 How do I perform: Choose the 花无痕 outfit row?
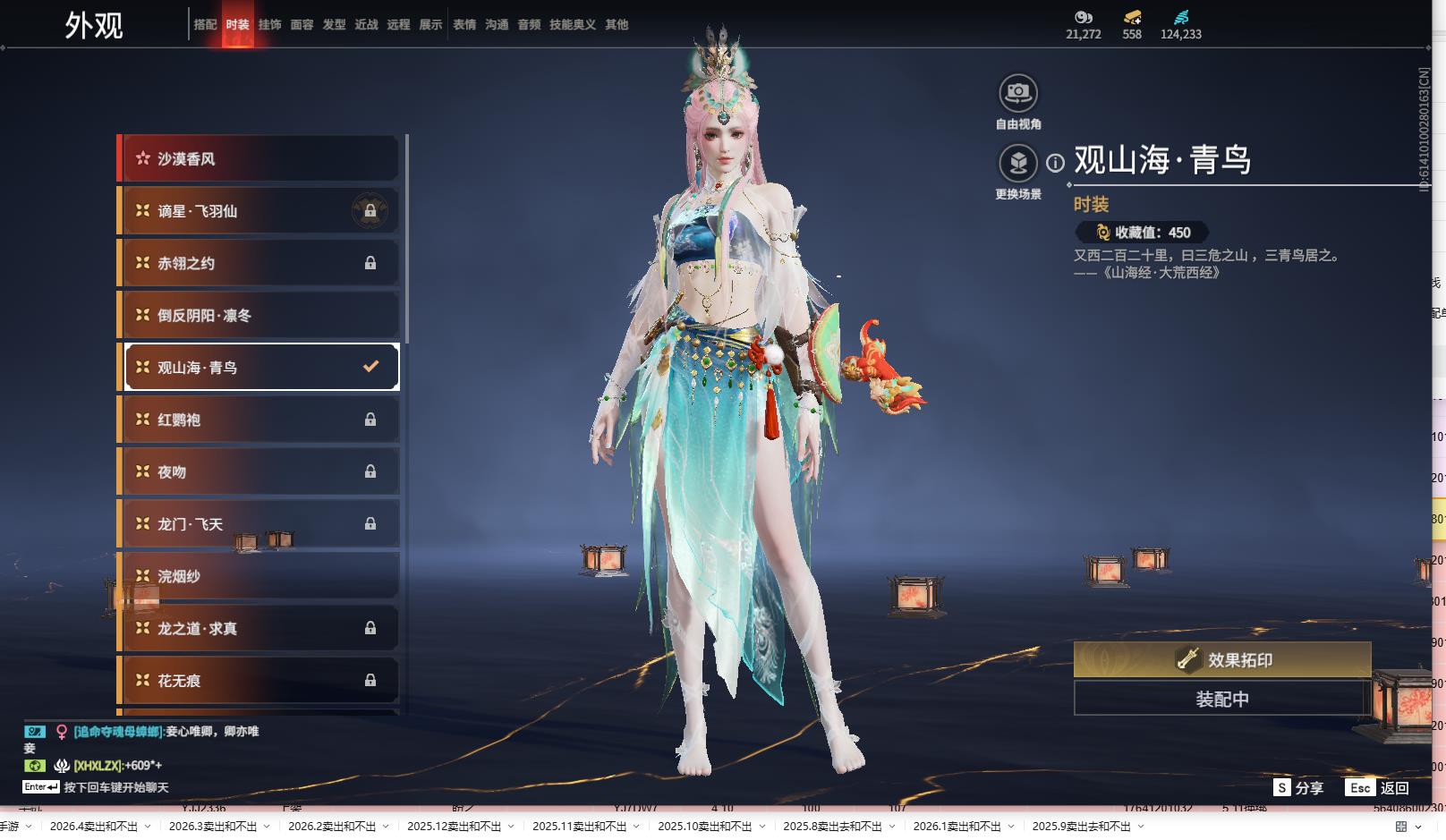[x=259, y=681]
